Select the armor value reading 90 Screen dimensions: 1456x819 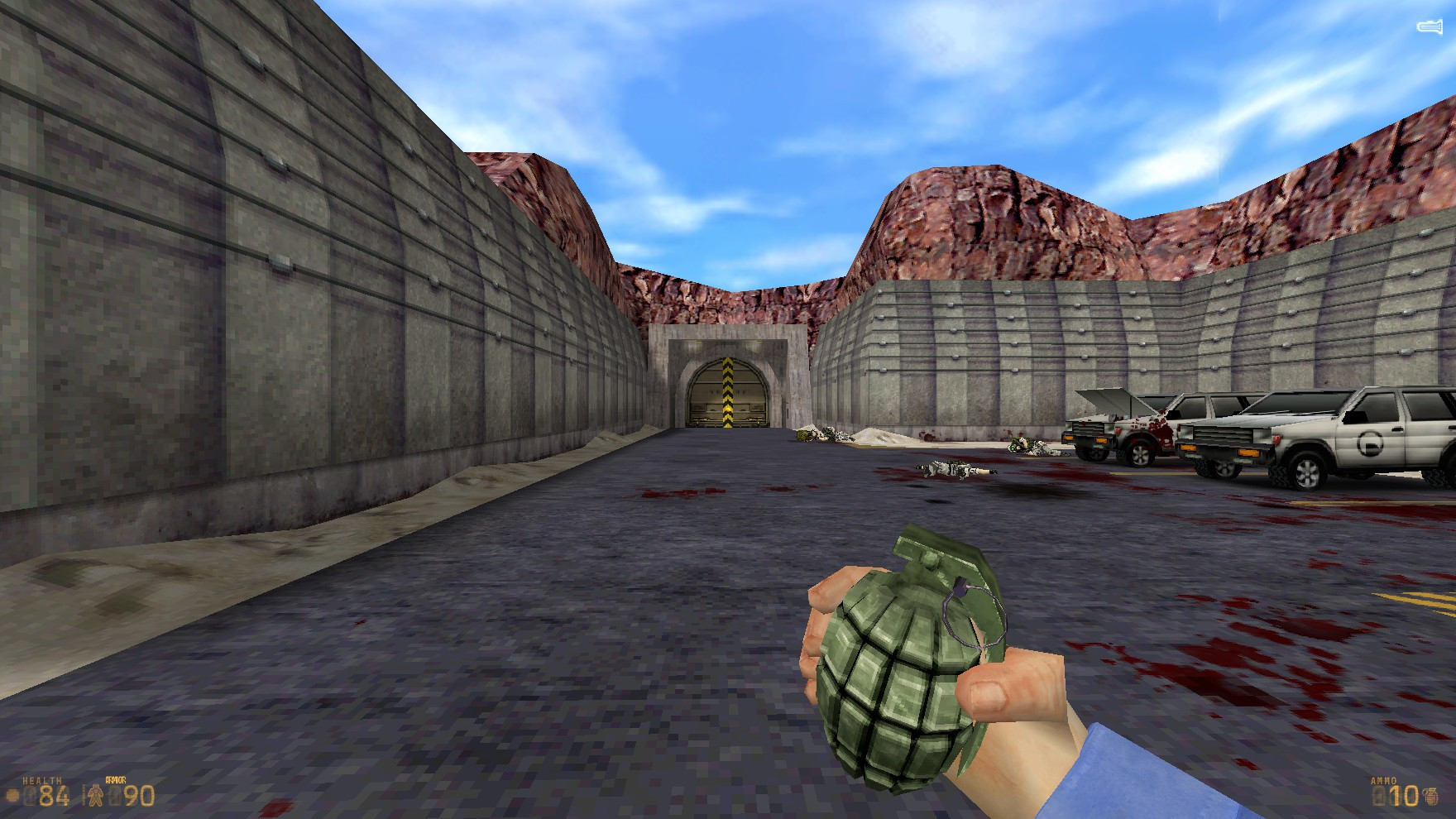pos(140,796)
